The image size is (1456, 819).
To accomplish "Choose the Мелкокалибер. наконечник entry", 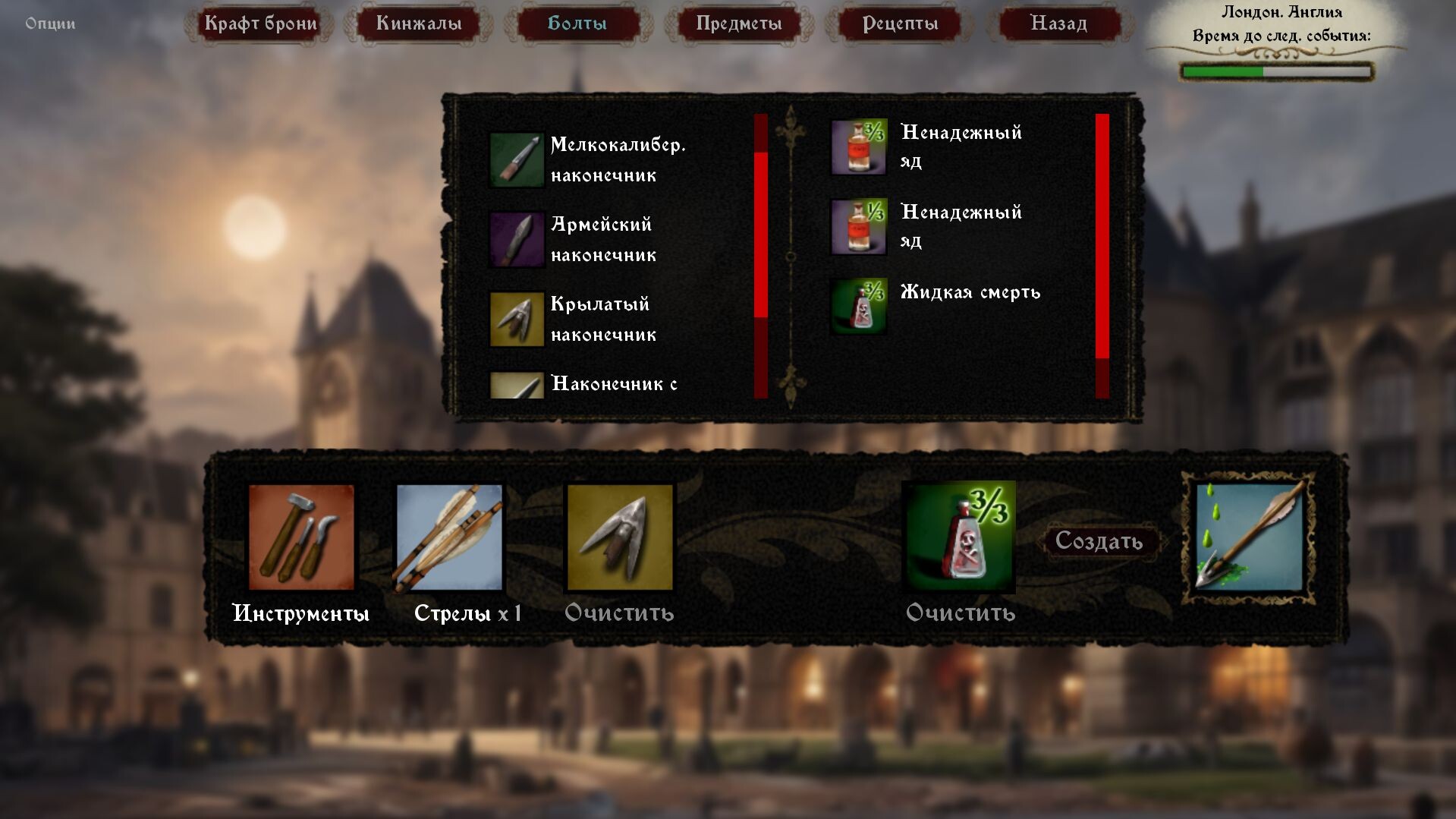I will click(x=588, y=160).
